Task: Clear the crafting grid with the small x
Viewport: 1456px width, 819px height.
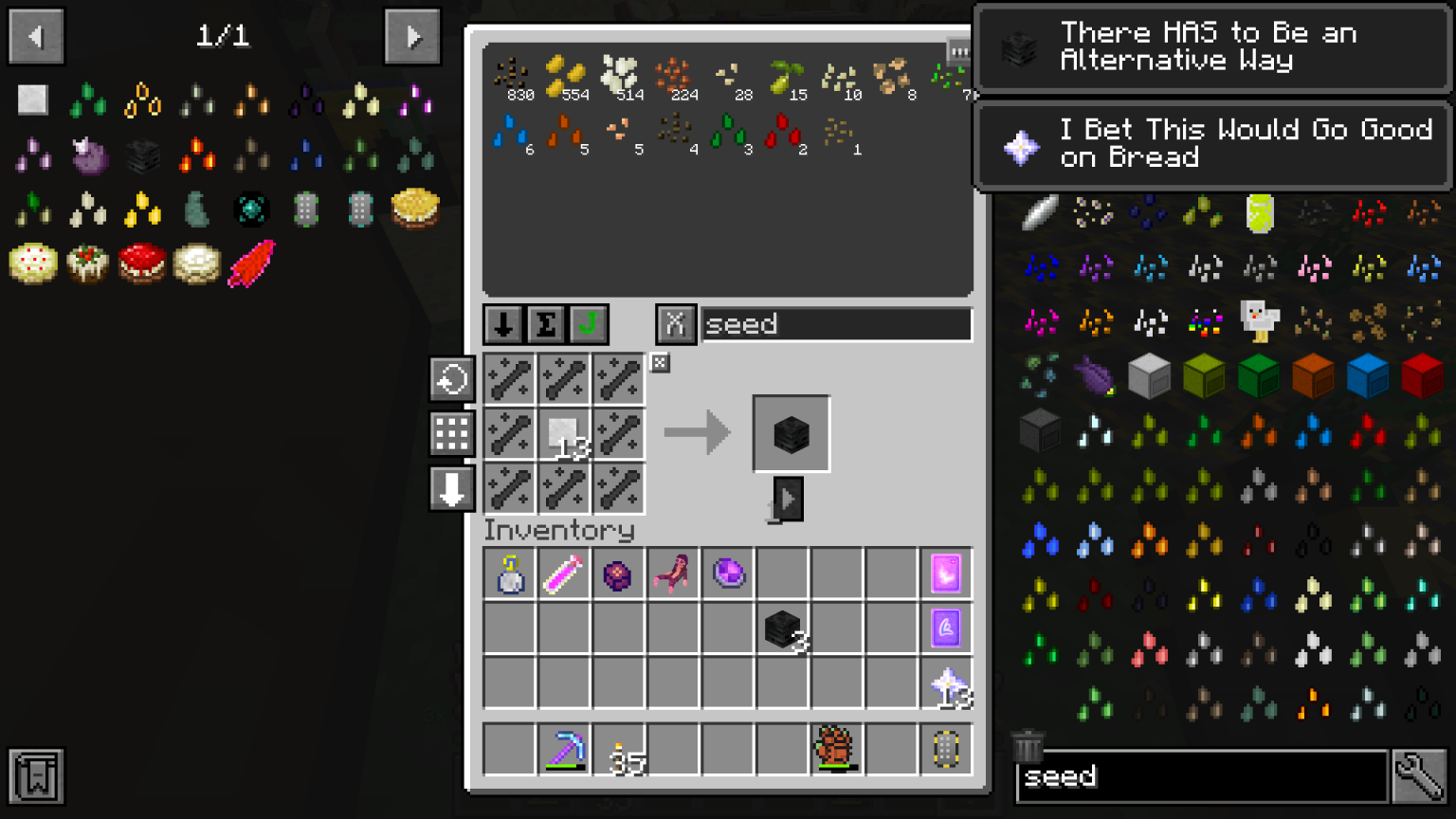Action: click(x=660, y=363)
